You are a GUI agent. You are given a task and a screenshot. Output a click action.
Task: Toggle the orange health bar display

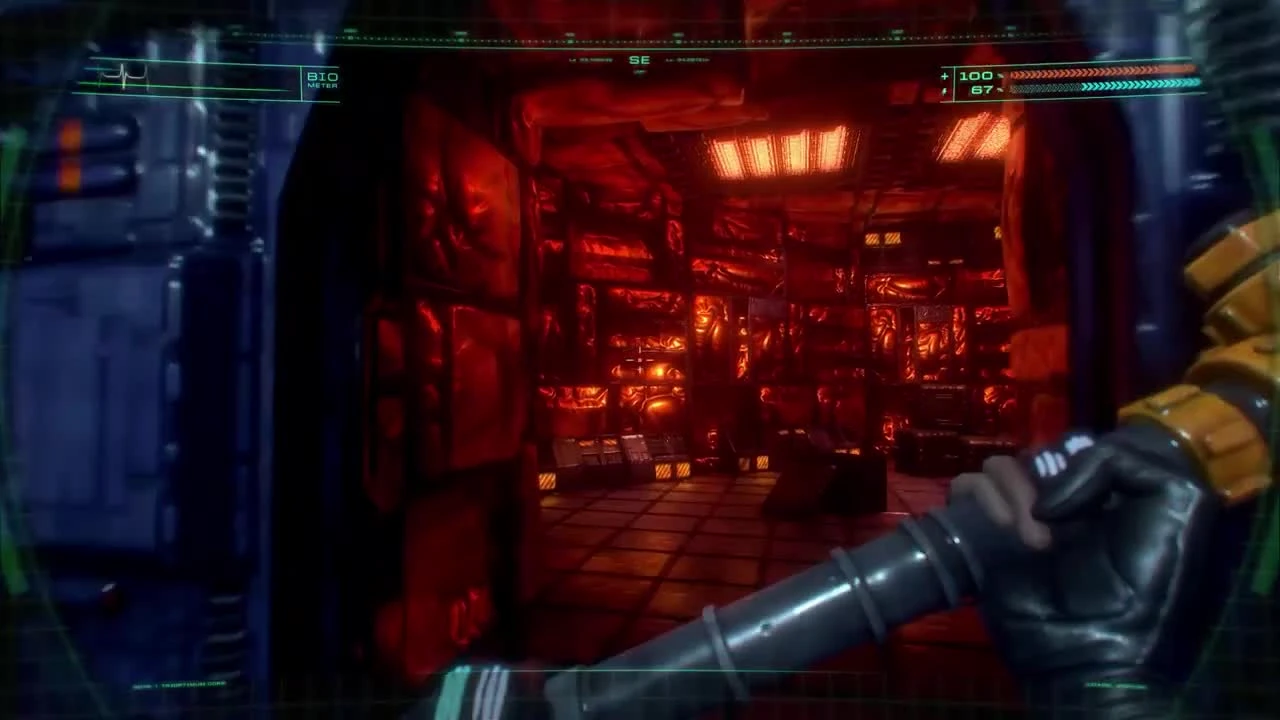[x=1100, y=75]
